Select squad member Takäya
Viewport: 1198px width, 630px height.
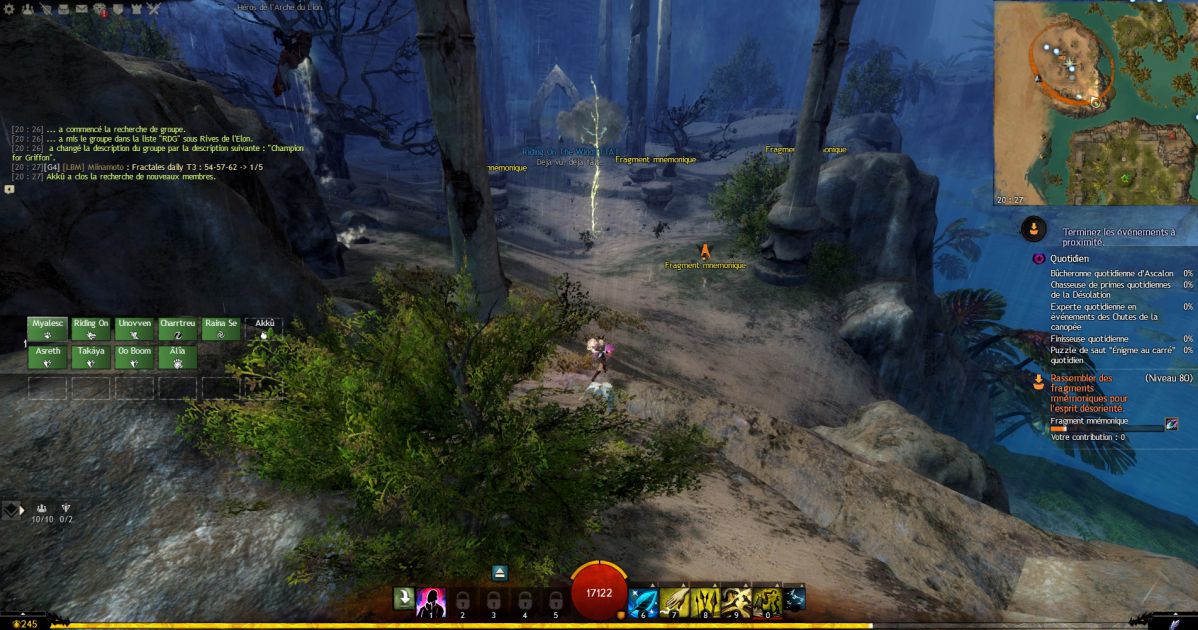coord(91,357)
